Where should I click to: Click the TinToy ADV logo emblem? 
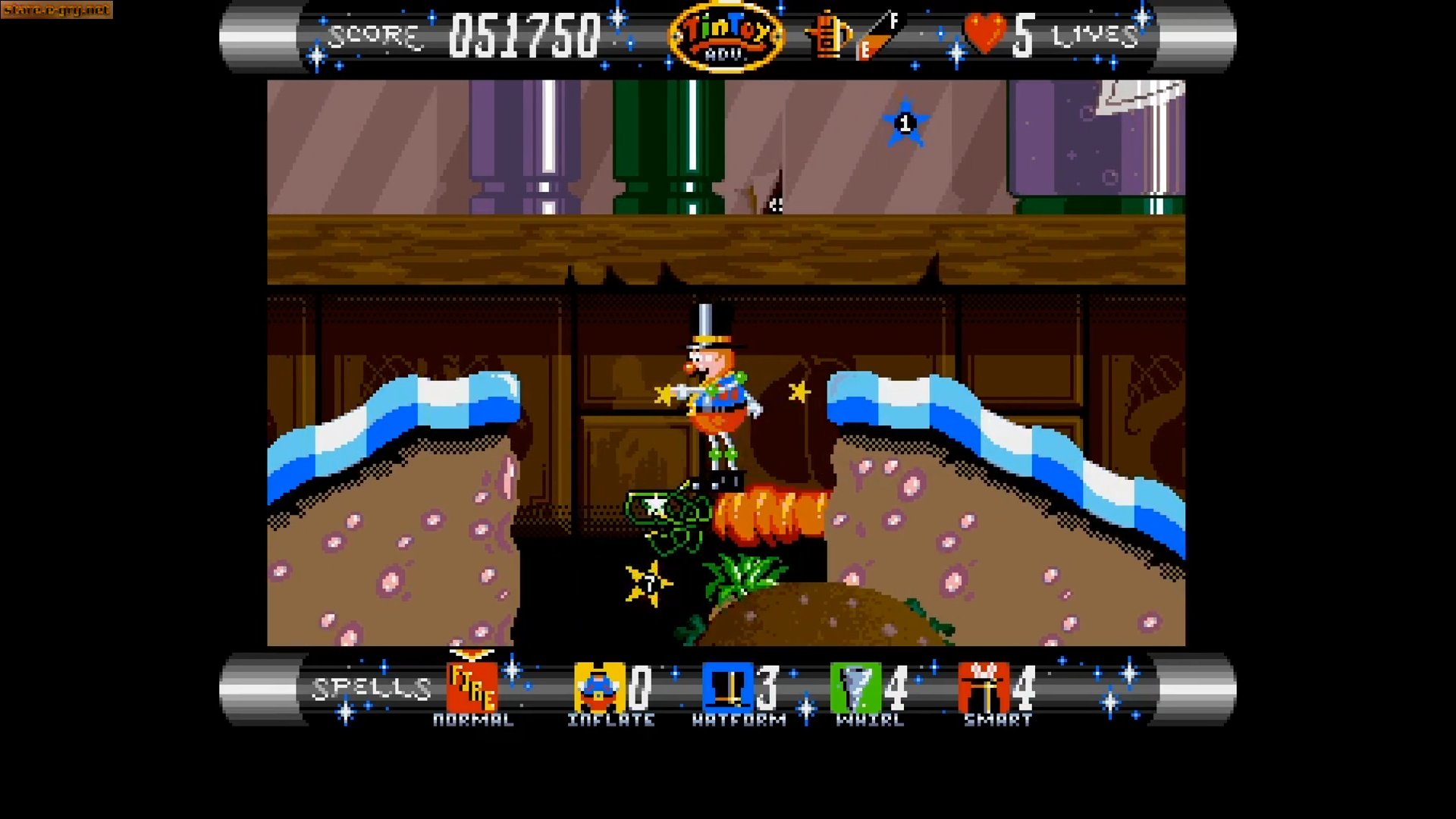[727, 34]
